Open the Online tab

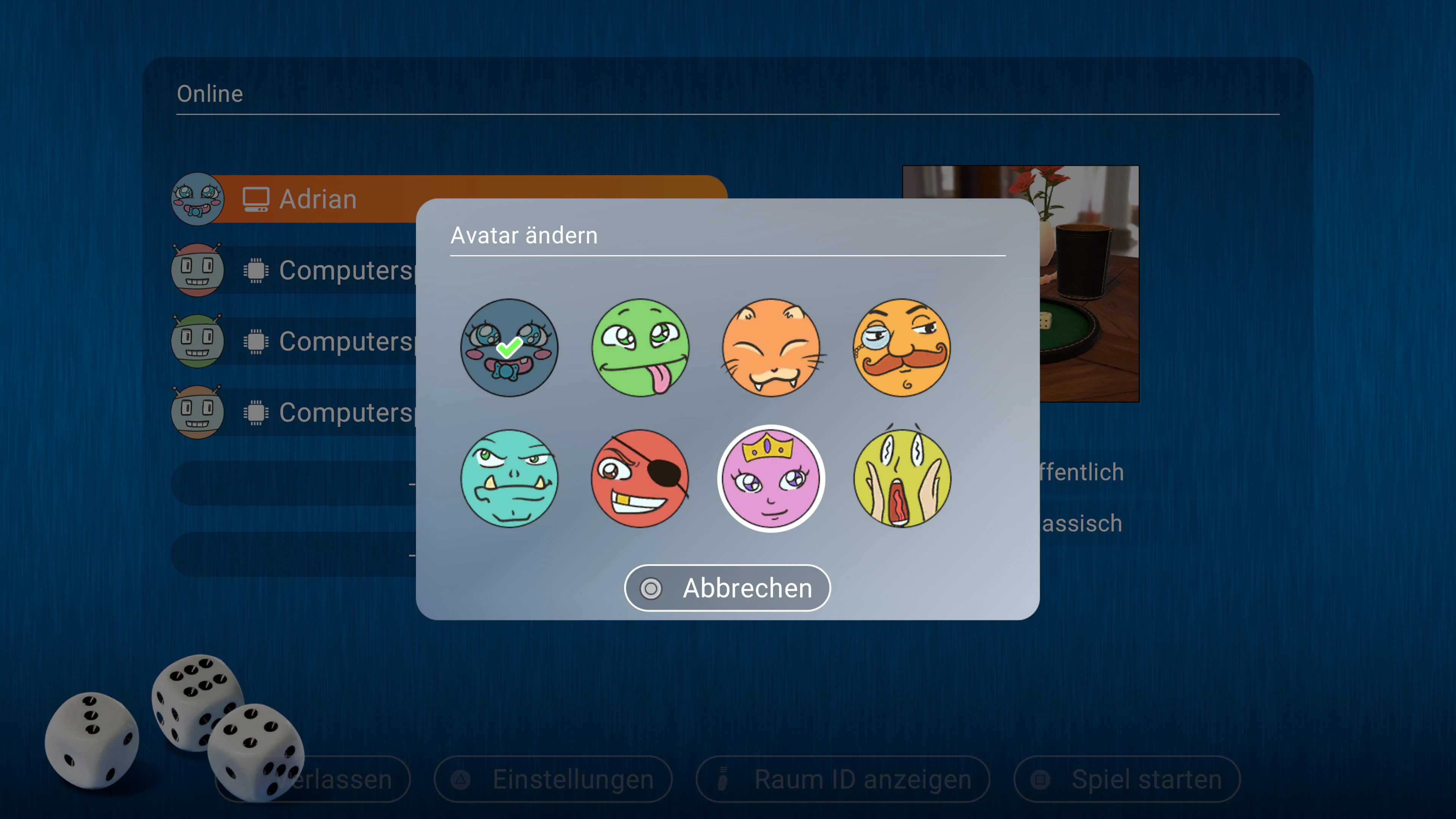pos(210,93)
